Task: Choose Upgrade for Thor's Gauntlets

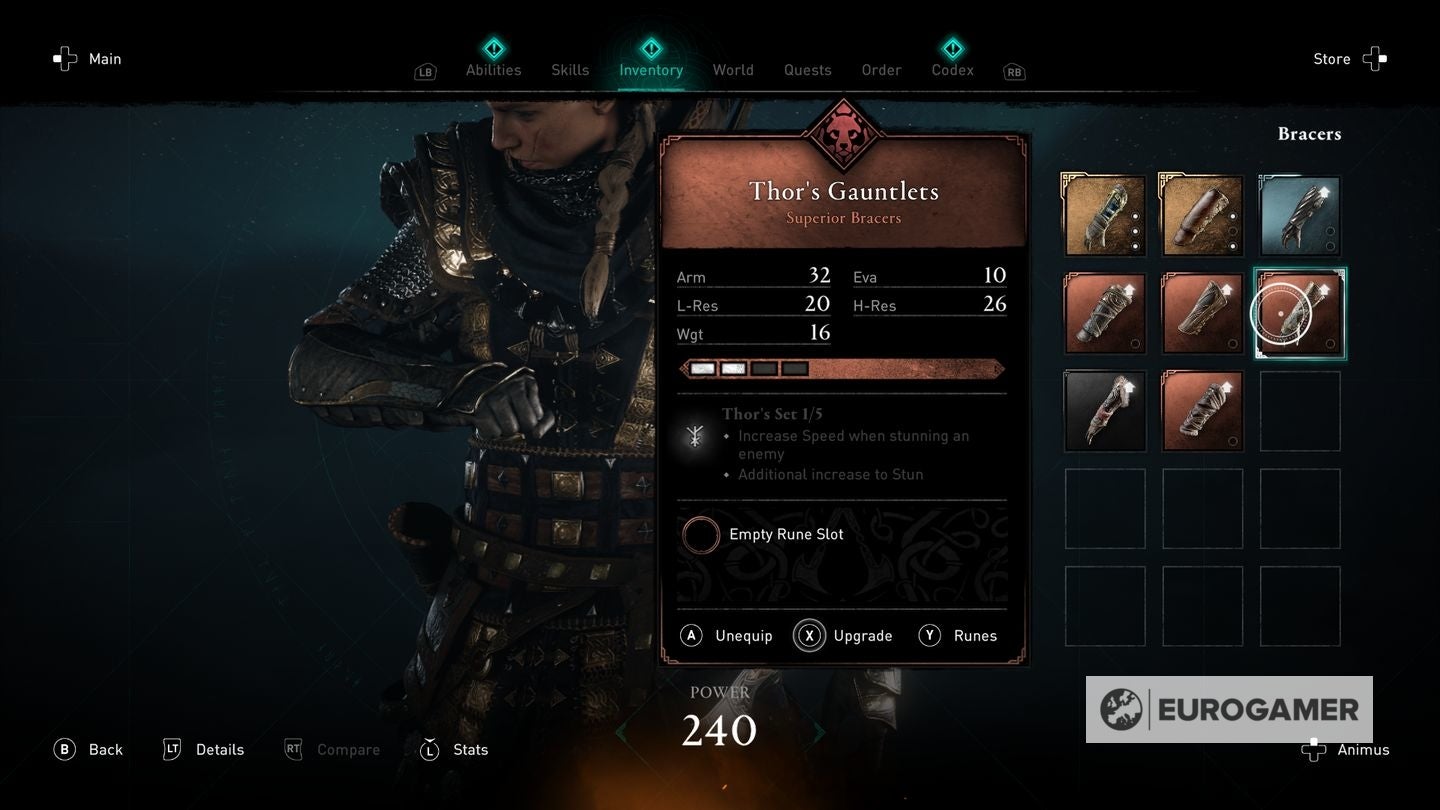Action: click(x=843, y=636)
